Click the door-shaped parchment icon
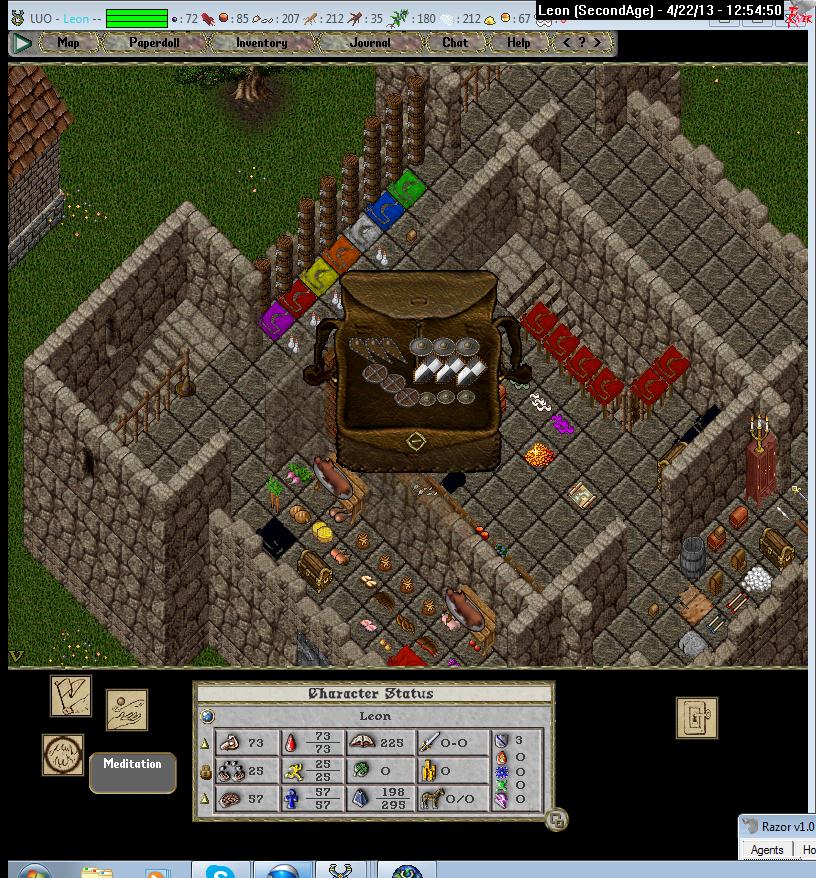816x878 pixels. click(x=696, y=717)
